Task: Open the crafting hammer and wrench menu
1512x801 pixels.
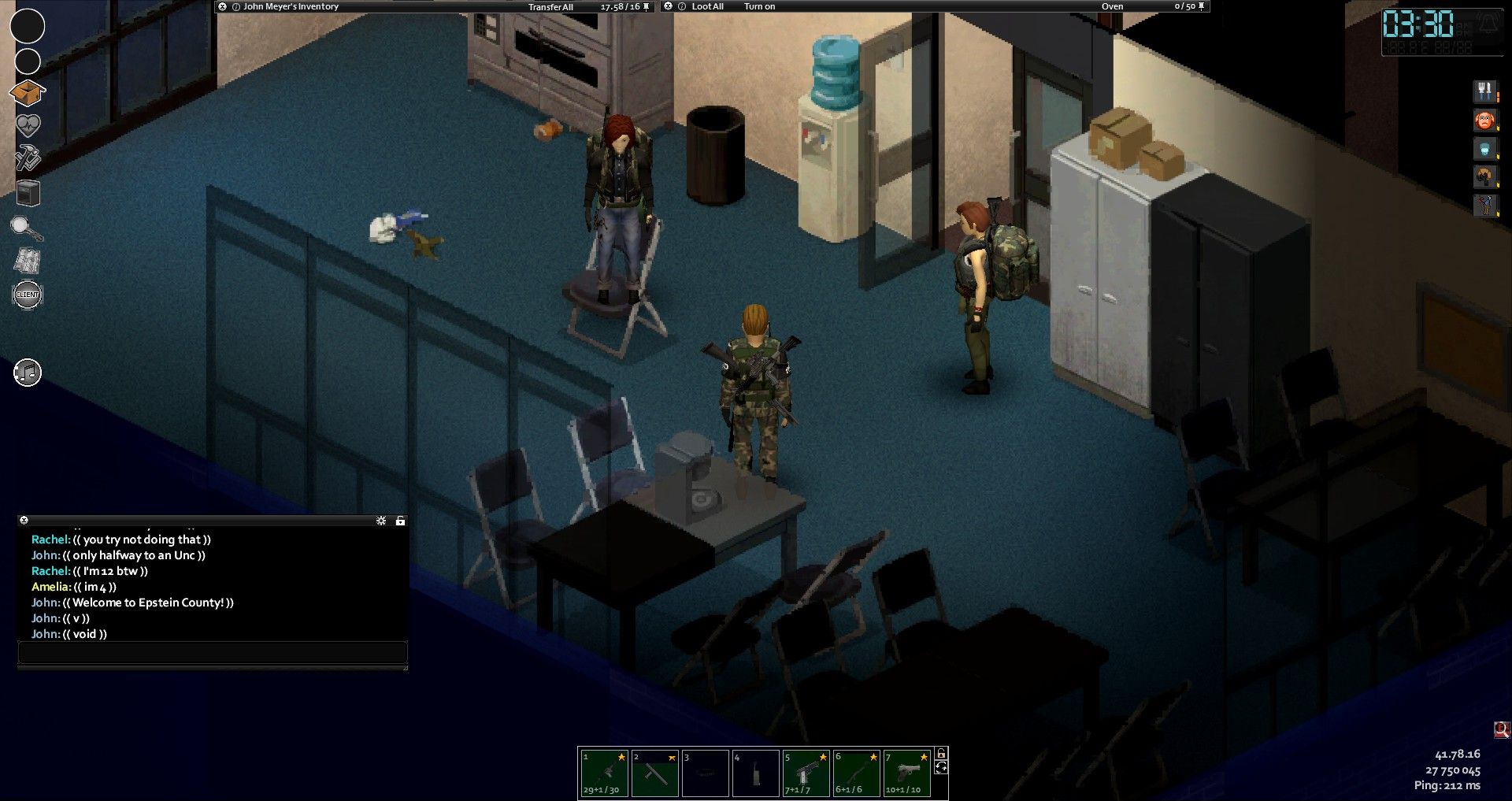Action: (28, 158)
